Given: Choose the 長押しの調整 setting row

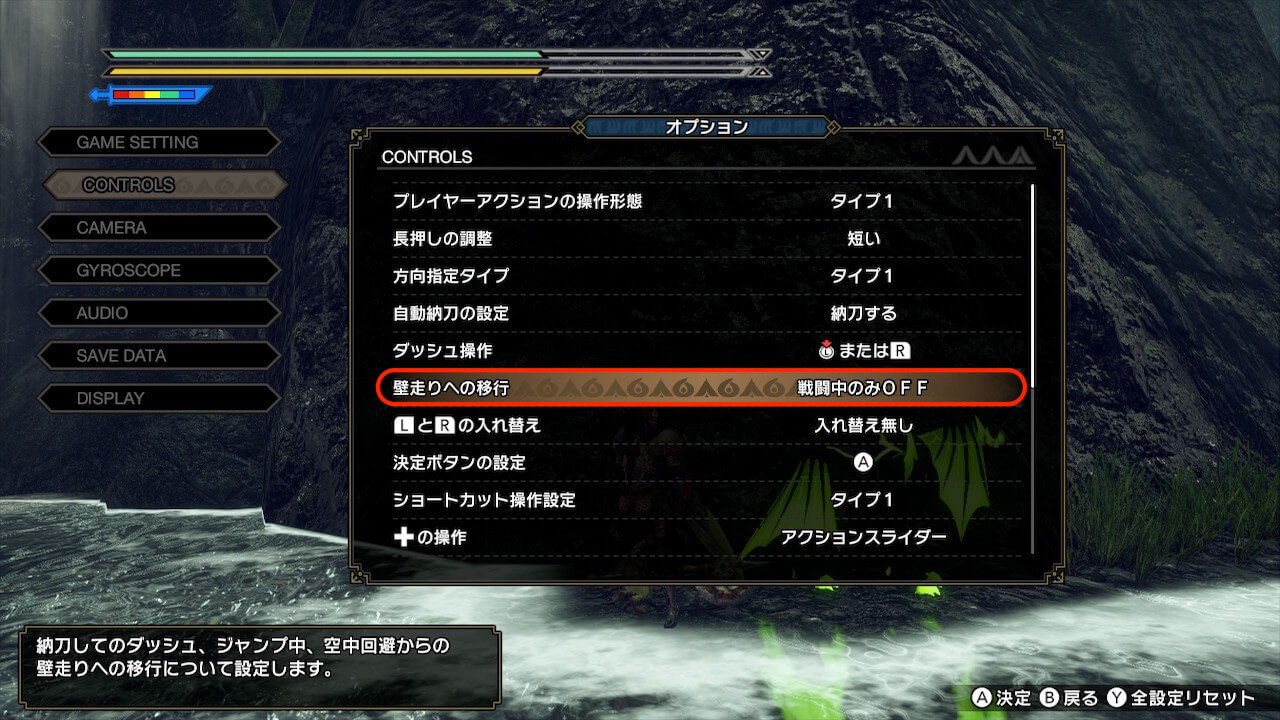Looking at the screenshot, I should coord(700,239).
